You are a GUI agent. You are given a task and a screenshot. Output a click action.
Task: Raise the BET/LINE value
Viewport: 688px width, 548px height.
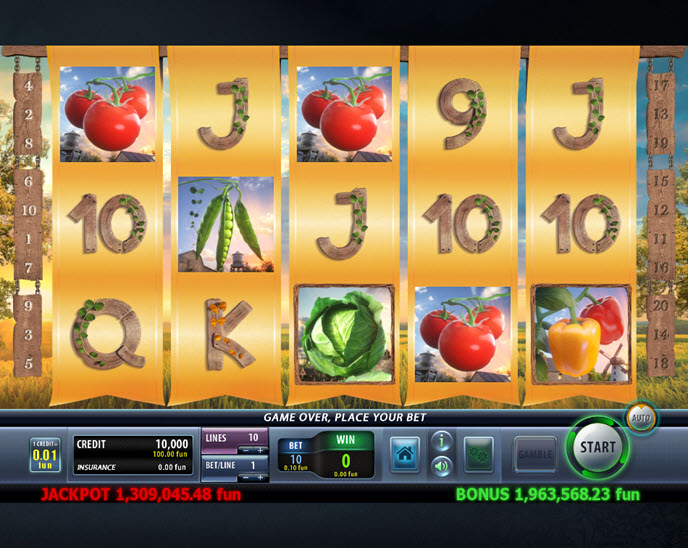pos(259,478)
